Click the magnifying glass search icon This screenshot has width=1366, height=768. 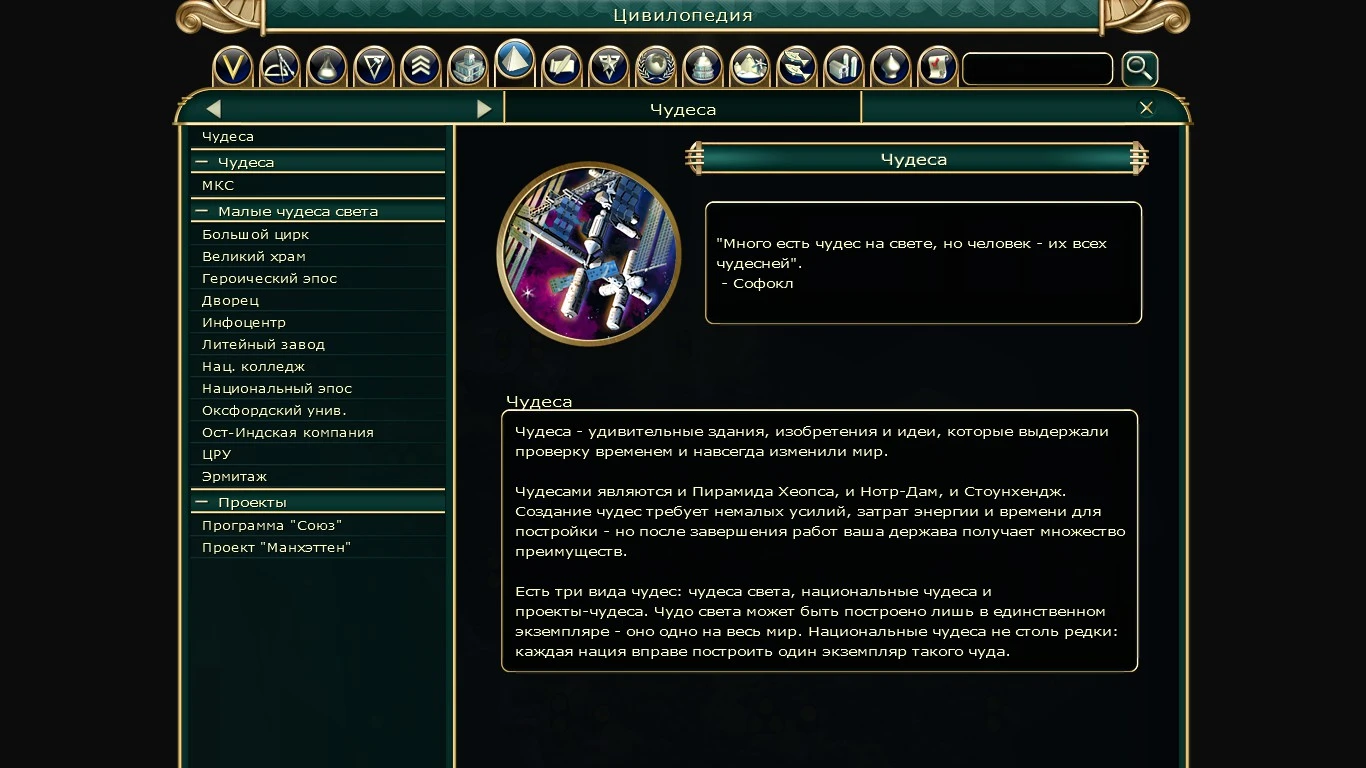(x=1140, y=68)
